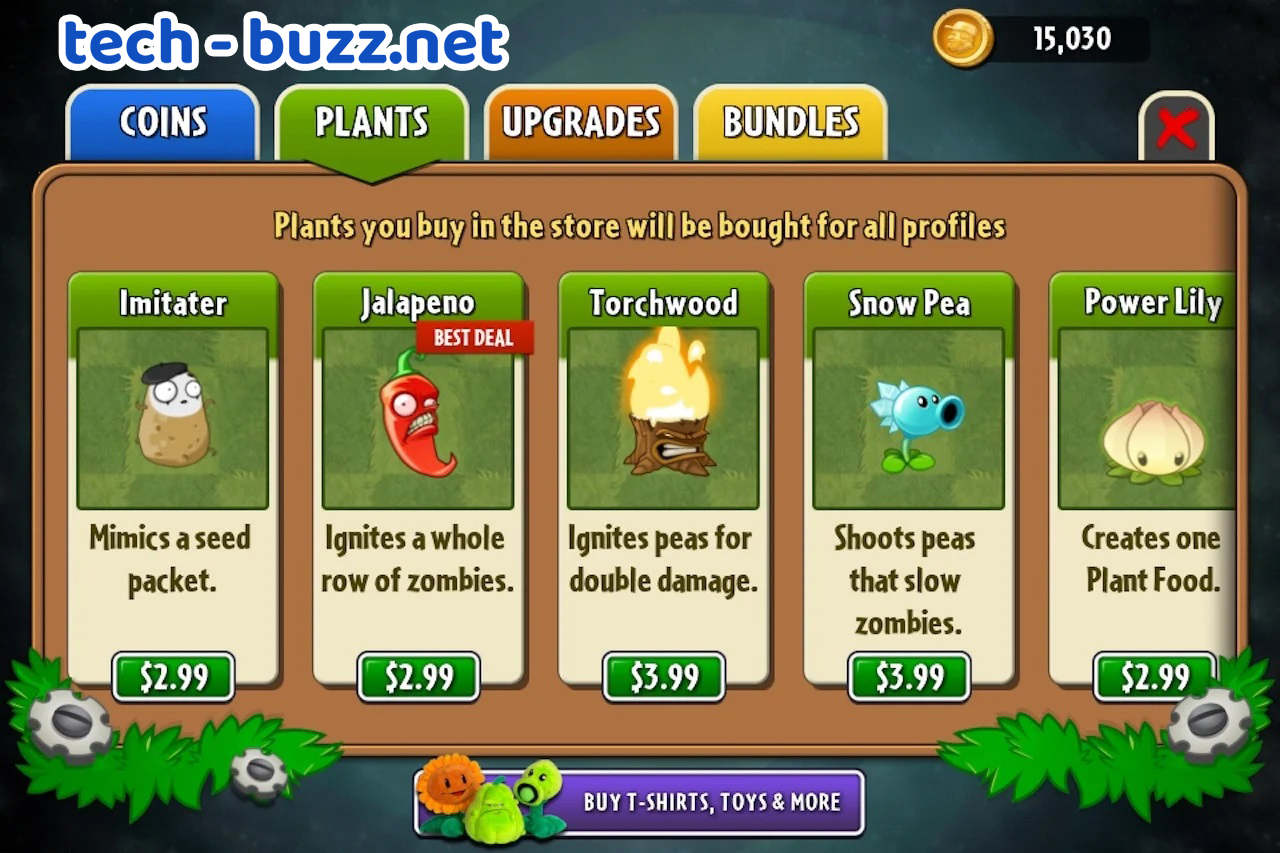The image size is (1280, 853).
Task: Close the store with the red X
Action: click(1177, 128)
